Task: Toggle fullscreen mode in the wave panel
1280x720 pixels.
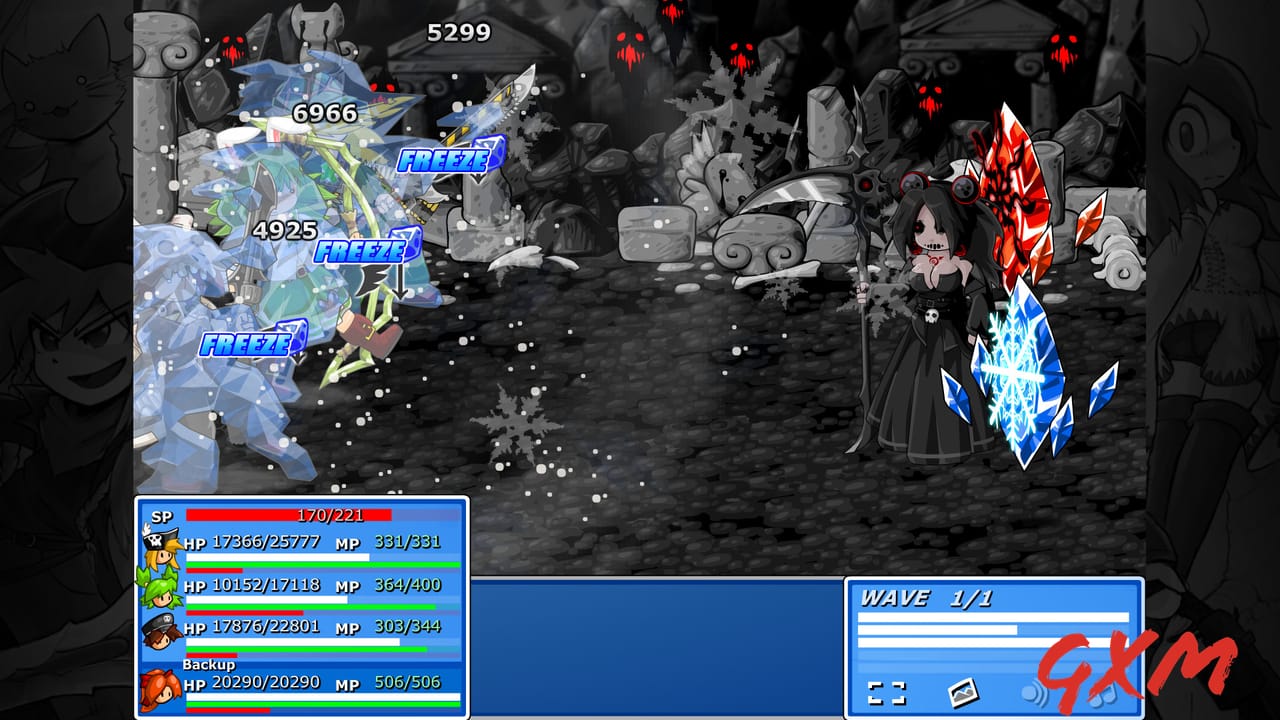Action: pos(887,692)
